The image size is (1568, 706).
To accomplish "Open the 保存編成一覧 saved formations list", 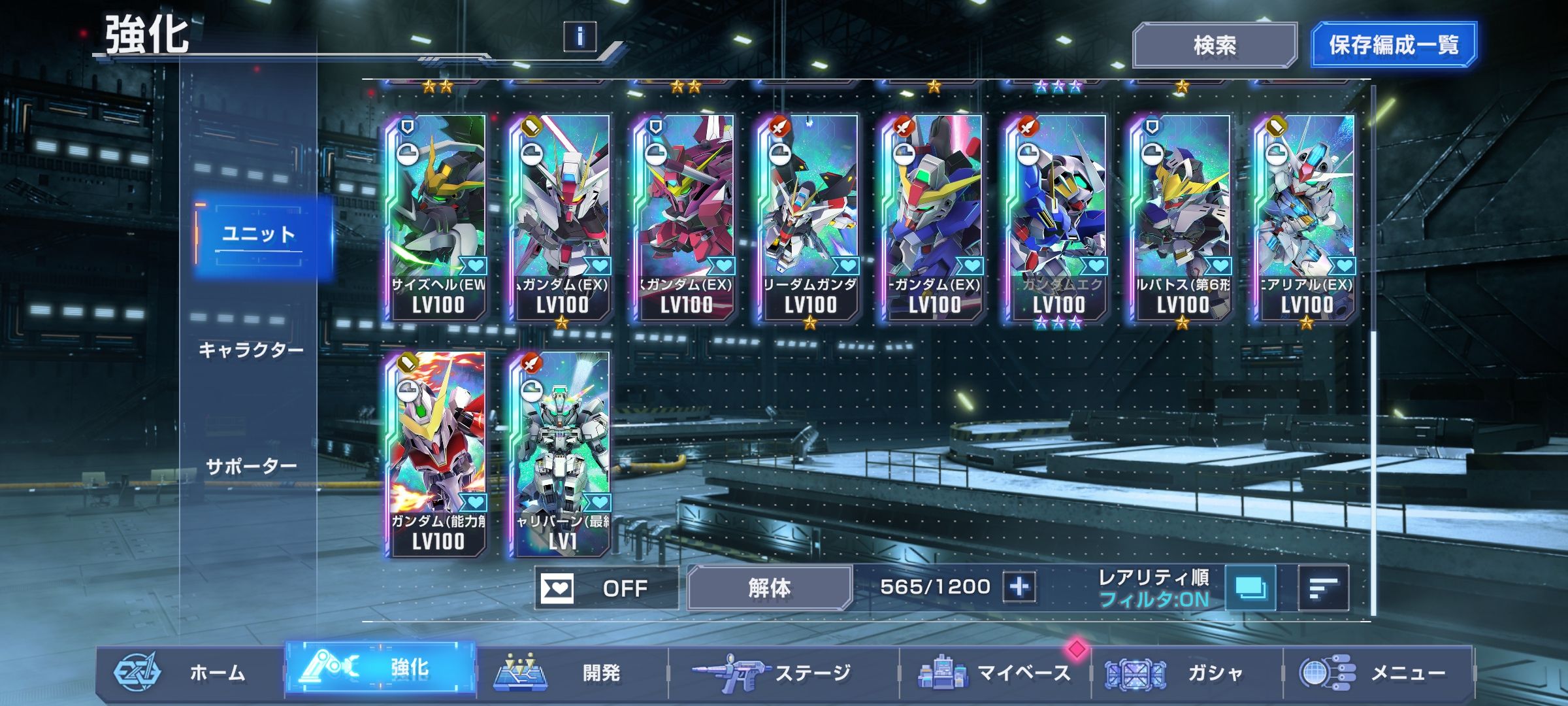I will [1393, 45].
